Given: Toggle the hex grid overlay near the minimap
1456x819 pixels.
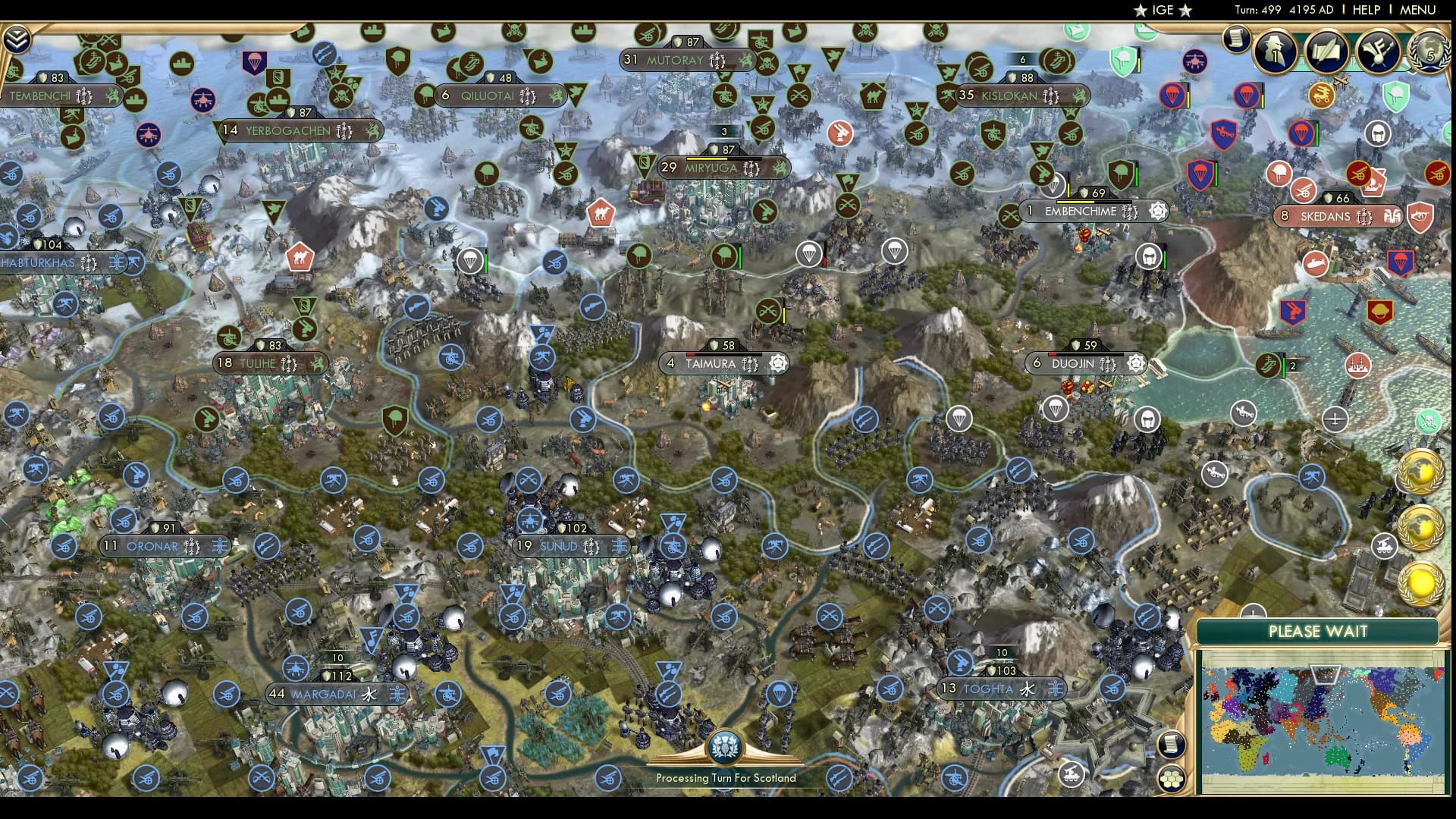Looking at the screenshot, I should [1172, 779].
